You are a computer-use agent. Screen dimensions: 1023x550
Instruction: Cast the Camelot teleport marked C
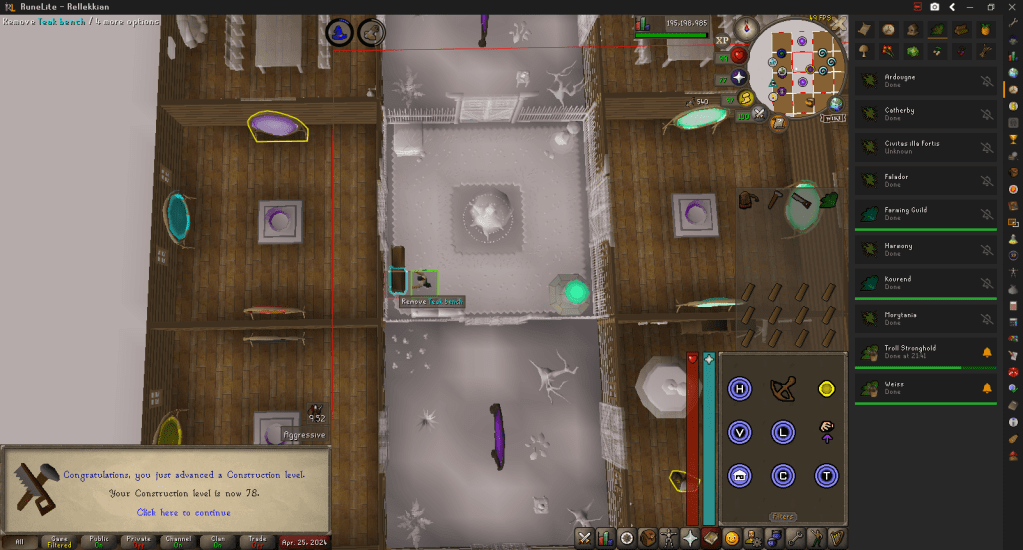tap(783, 475)
